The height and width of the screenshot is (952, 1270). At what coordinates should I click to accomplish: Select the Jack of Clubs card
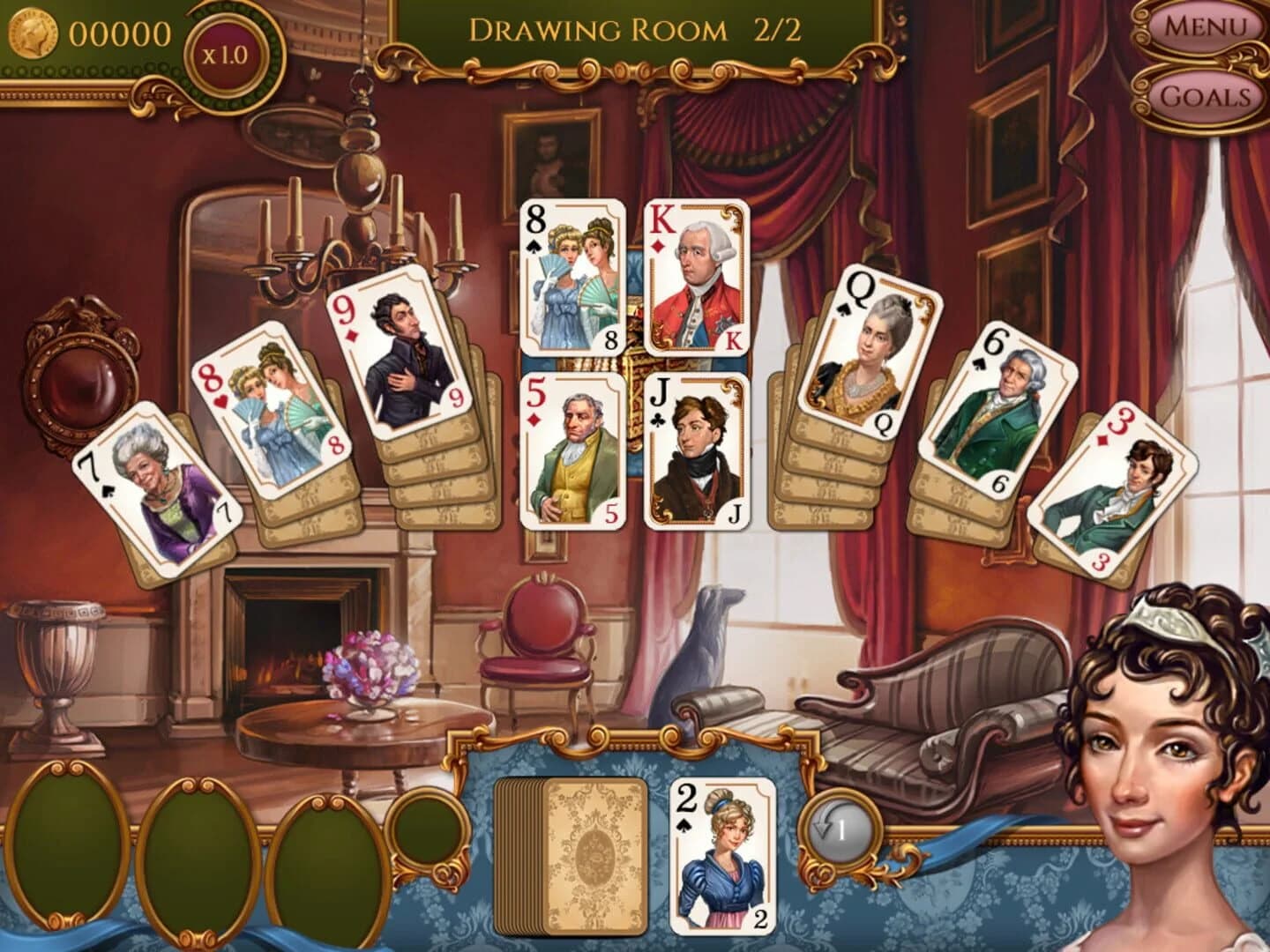(694, 450)
